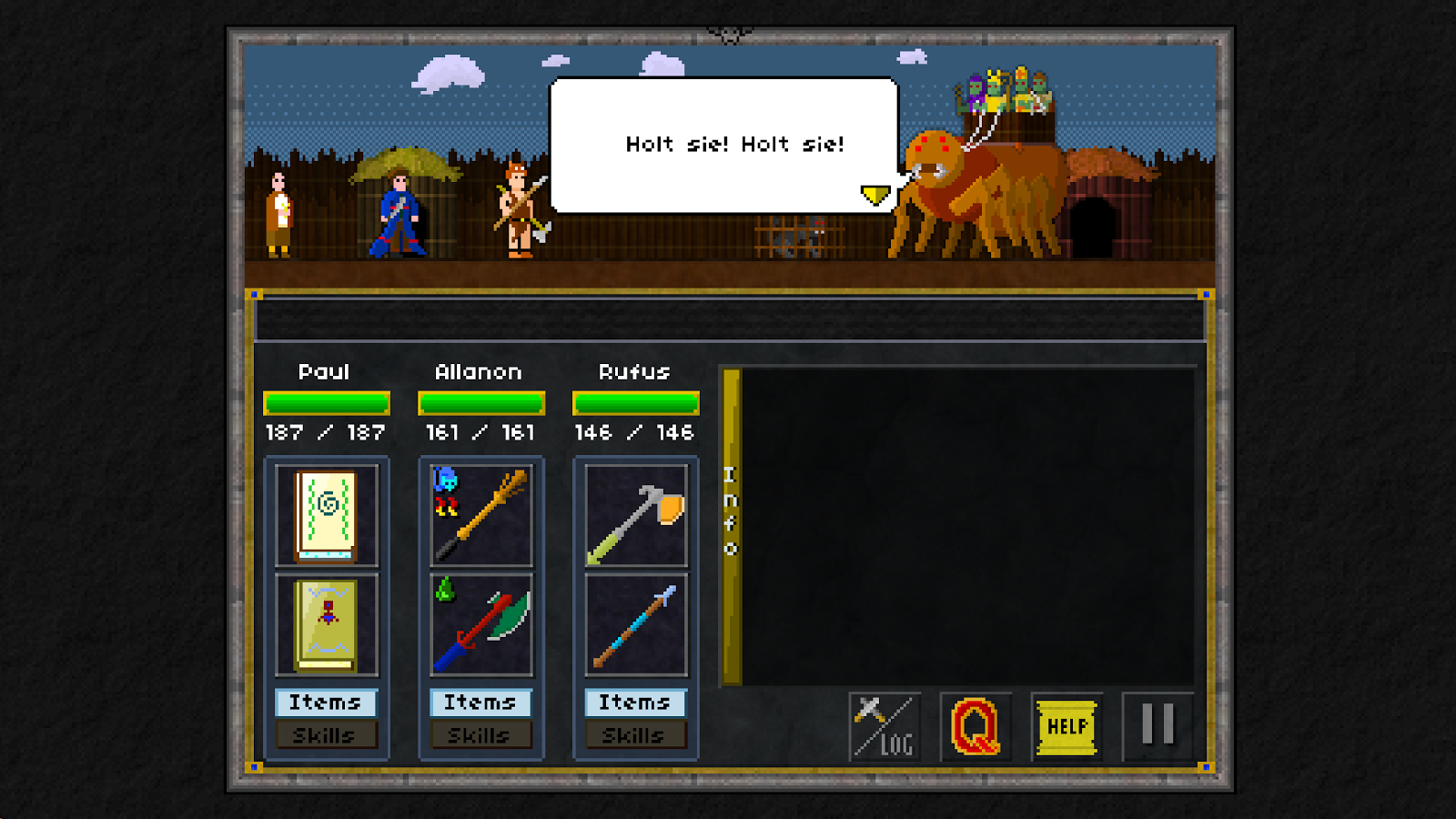Toggle Paul's panel to Skills view

click(x=326, y=735)
